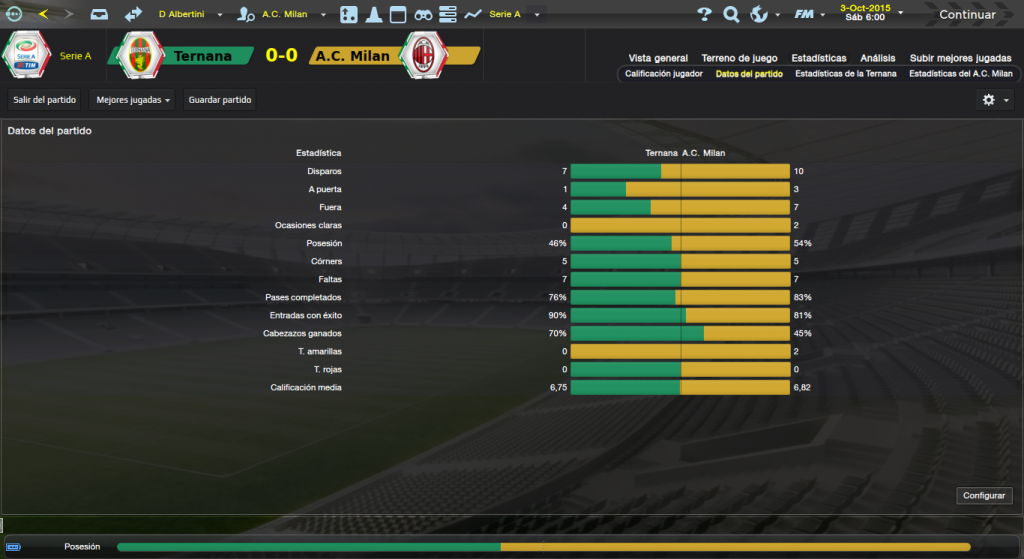
Task: Open the gear settings dropdown
Action: tap(995, 100)
